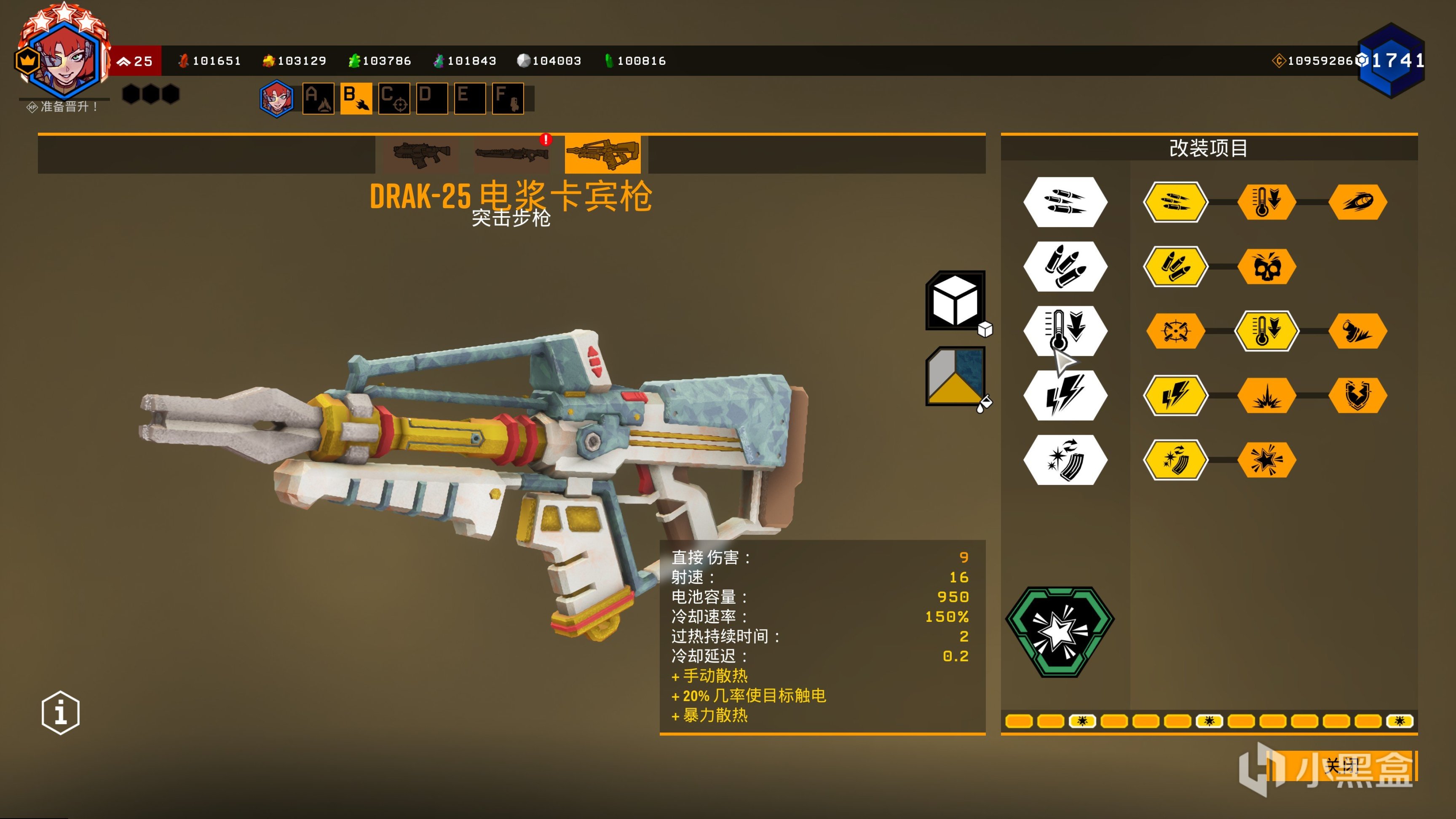Select loadout C with crosshair icon

[394, 98]
